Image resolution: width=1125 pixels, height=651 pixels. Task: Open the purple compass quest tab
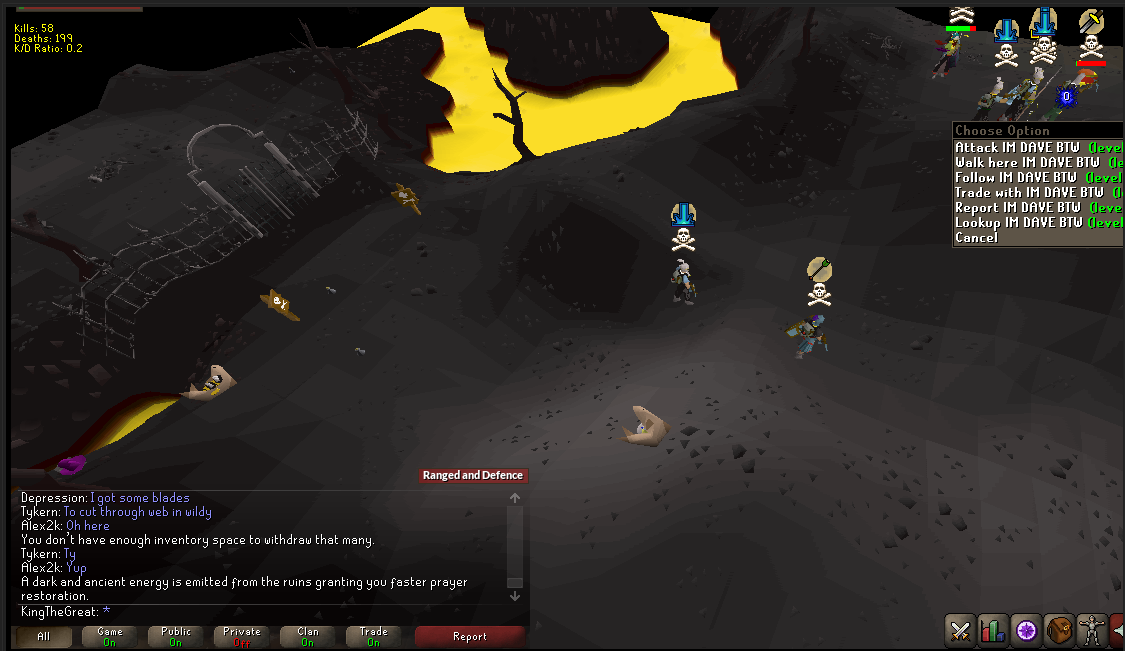click(x=1026, y=630)
